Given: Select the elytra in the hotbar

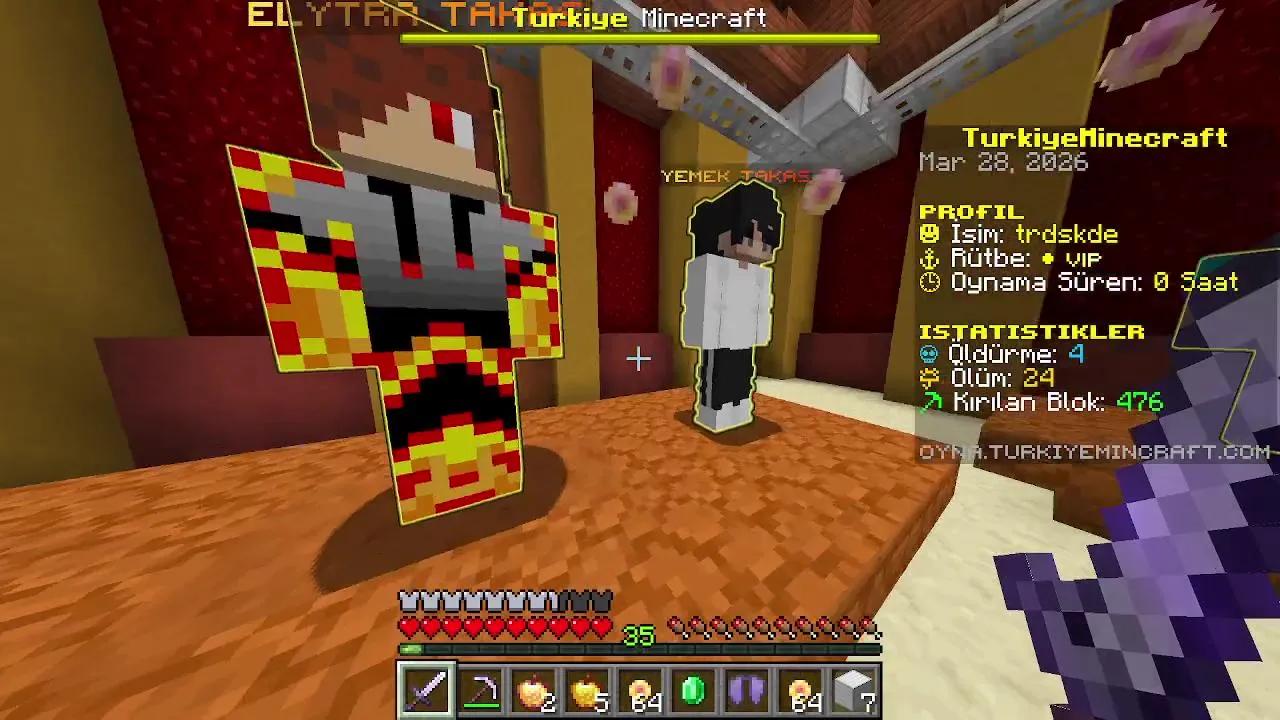Looking at the screenshot, I should point(748,690).
